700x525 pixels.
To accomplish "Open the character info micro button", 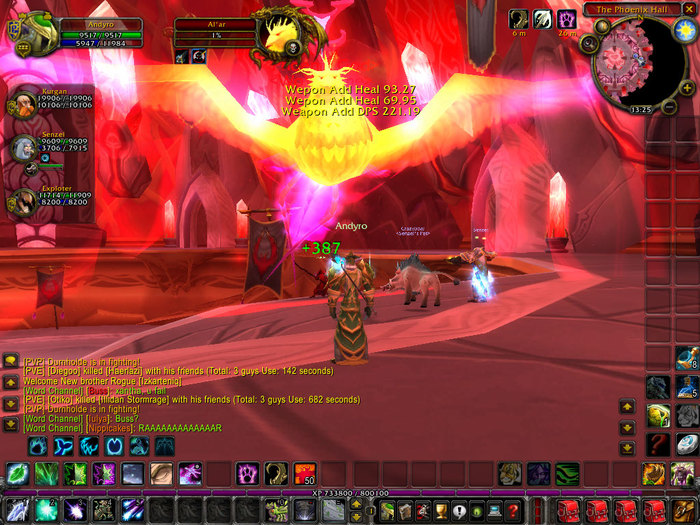I will click(388, 511).
